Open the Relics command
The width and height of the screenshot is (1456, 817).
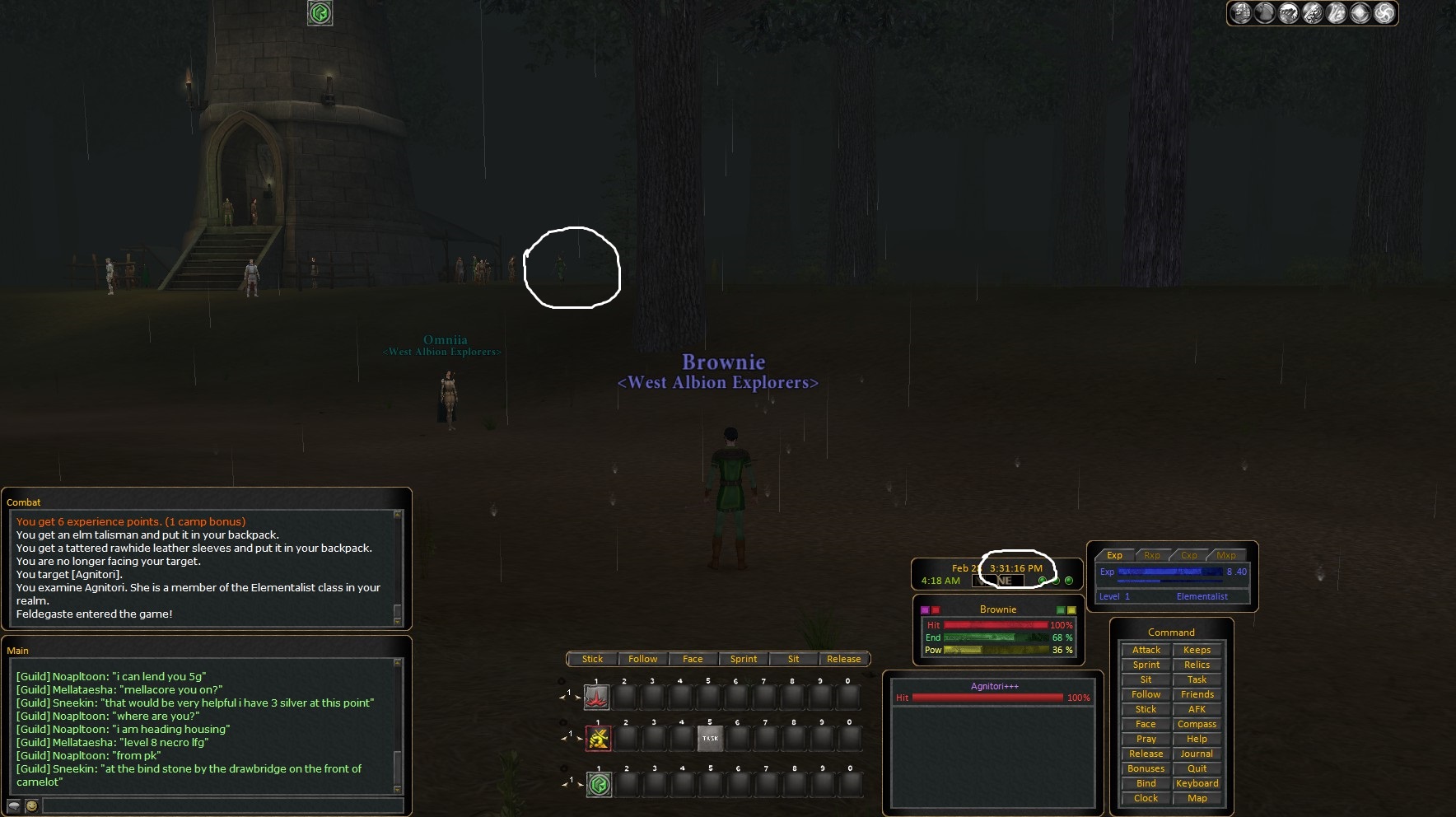[1197, 665]
